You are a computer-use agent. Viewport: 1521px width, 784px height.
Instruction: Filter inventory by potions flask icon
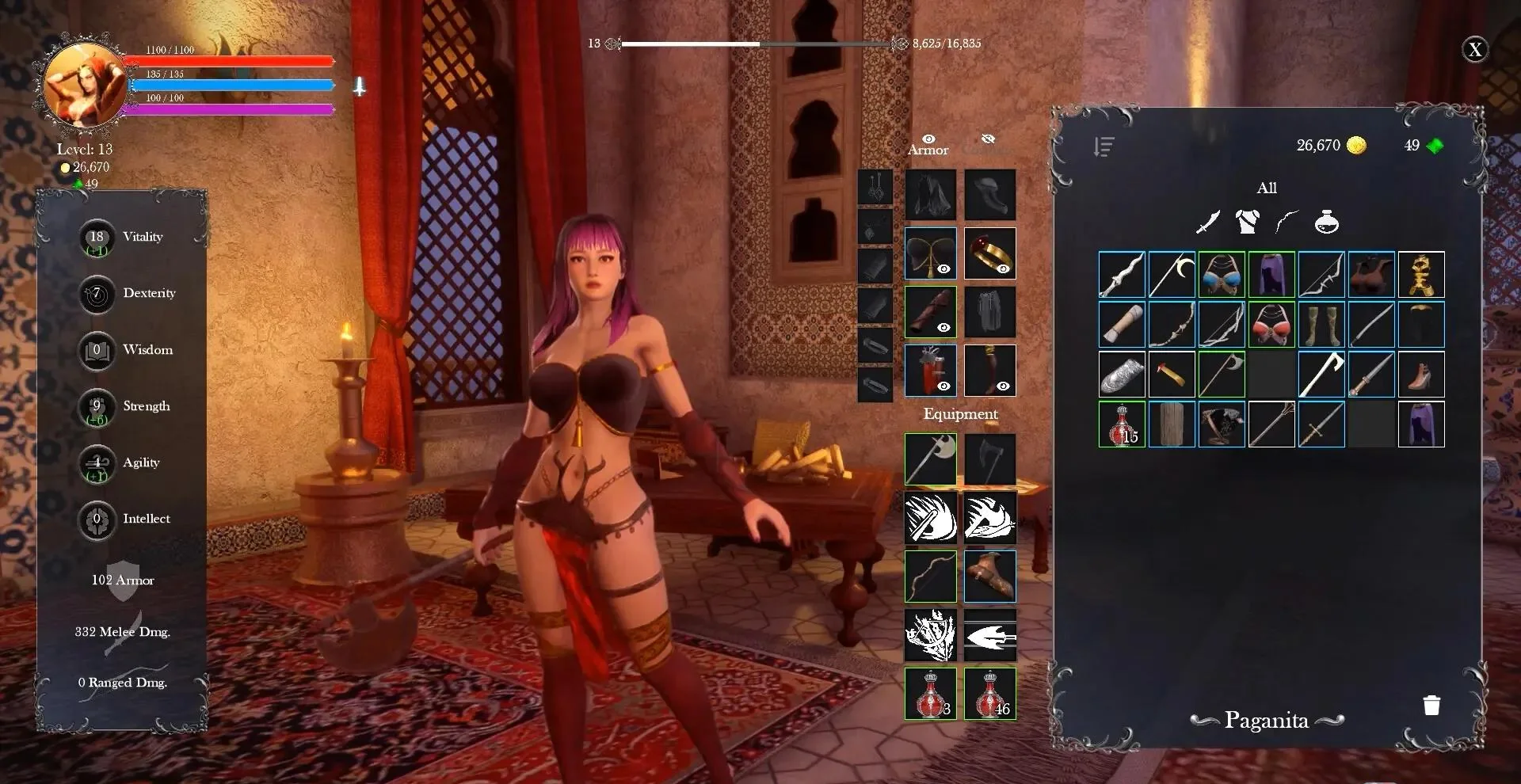(1327, 223)
